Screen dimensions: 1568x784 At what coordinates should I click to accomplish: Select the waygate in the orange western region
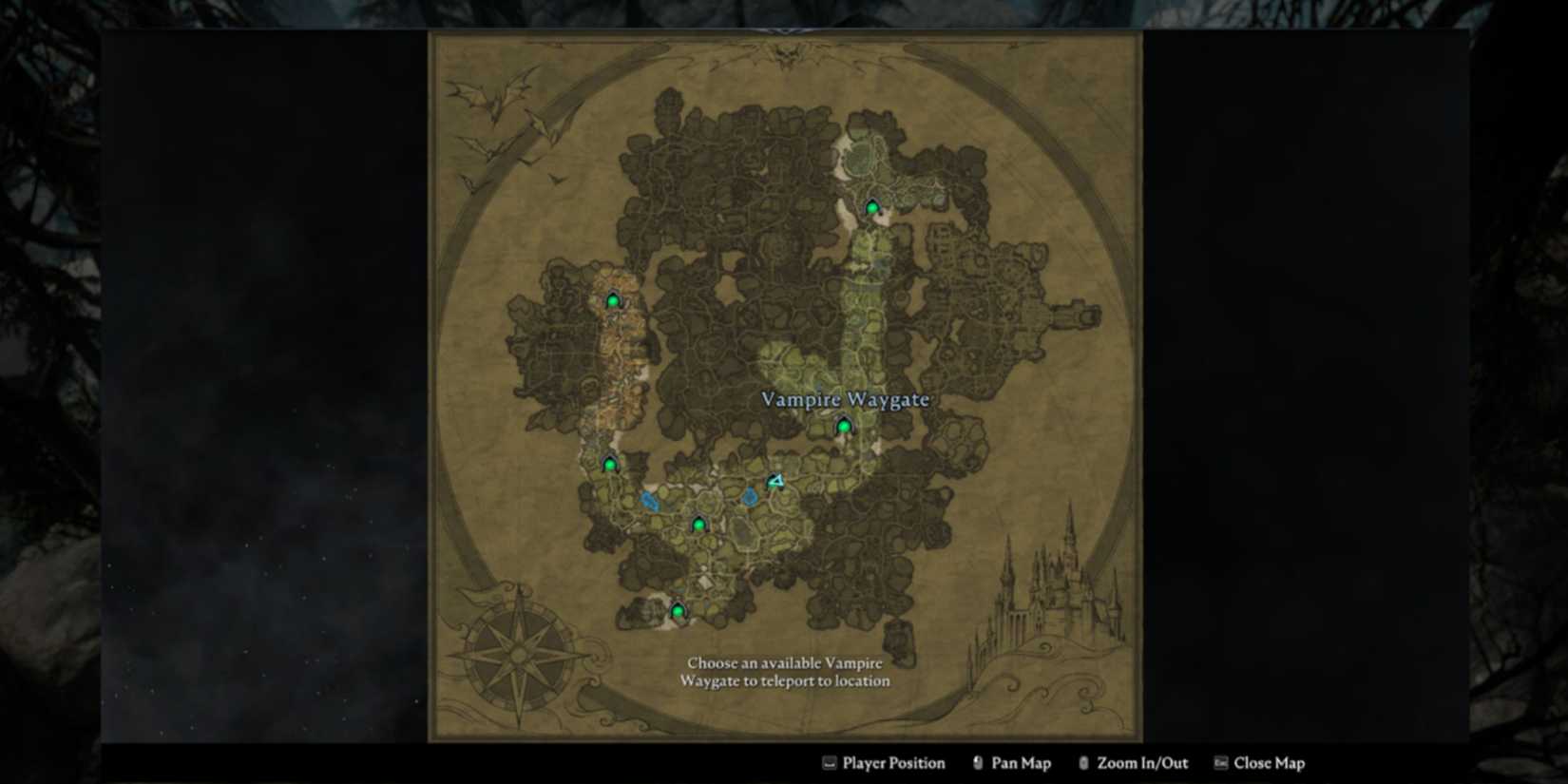pyautogui.click(x=615, y=299)
